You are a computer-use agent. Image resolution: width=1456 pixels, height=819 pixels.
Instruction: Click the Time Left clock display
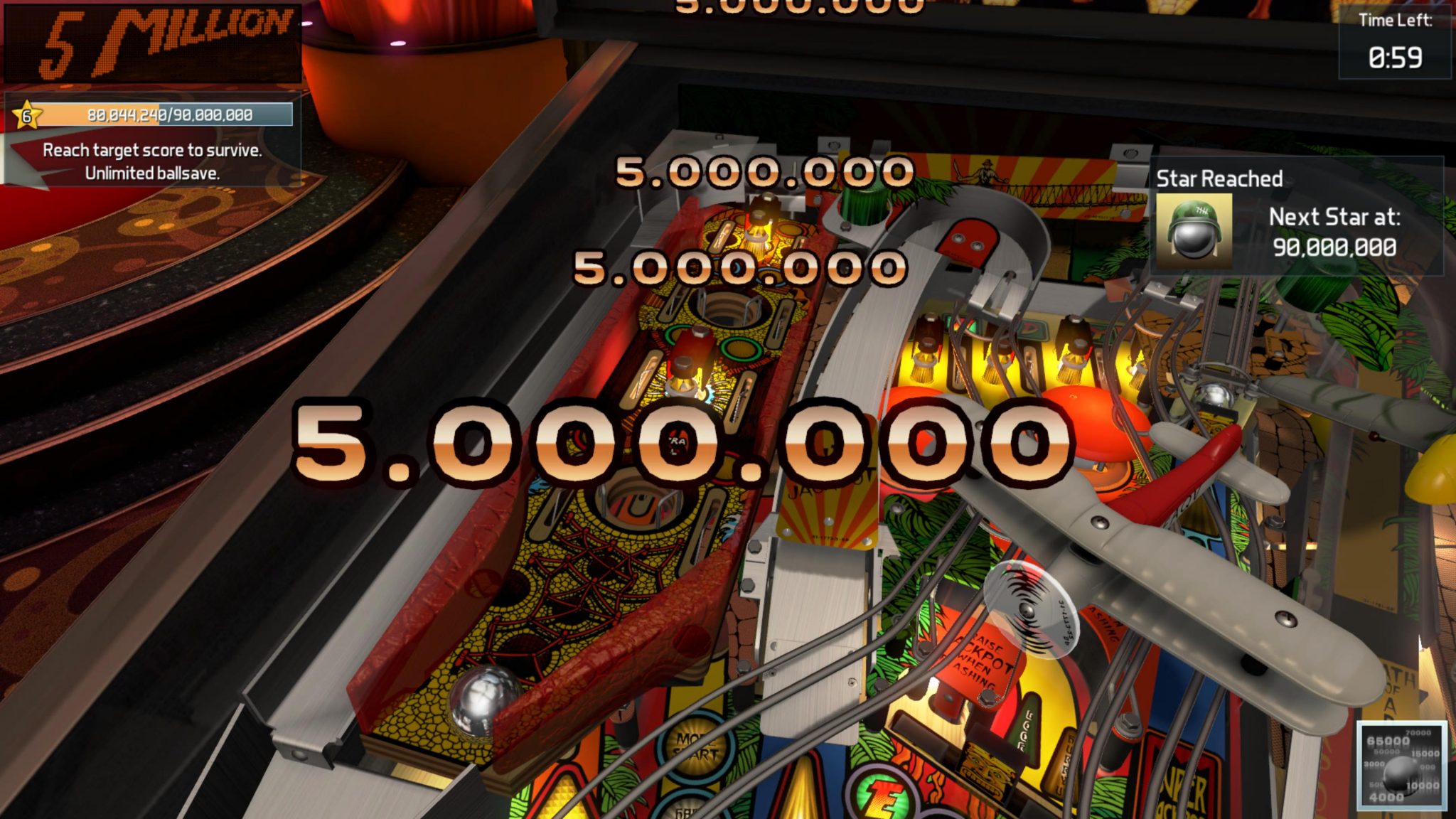[x=1393, y=43]
